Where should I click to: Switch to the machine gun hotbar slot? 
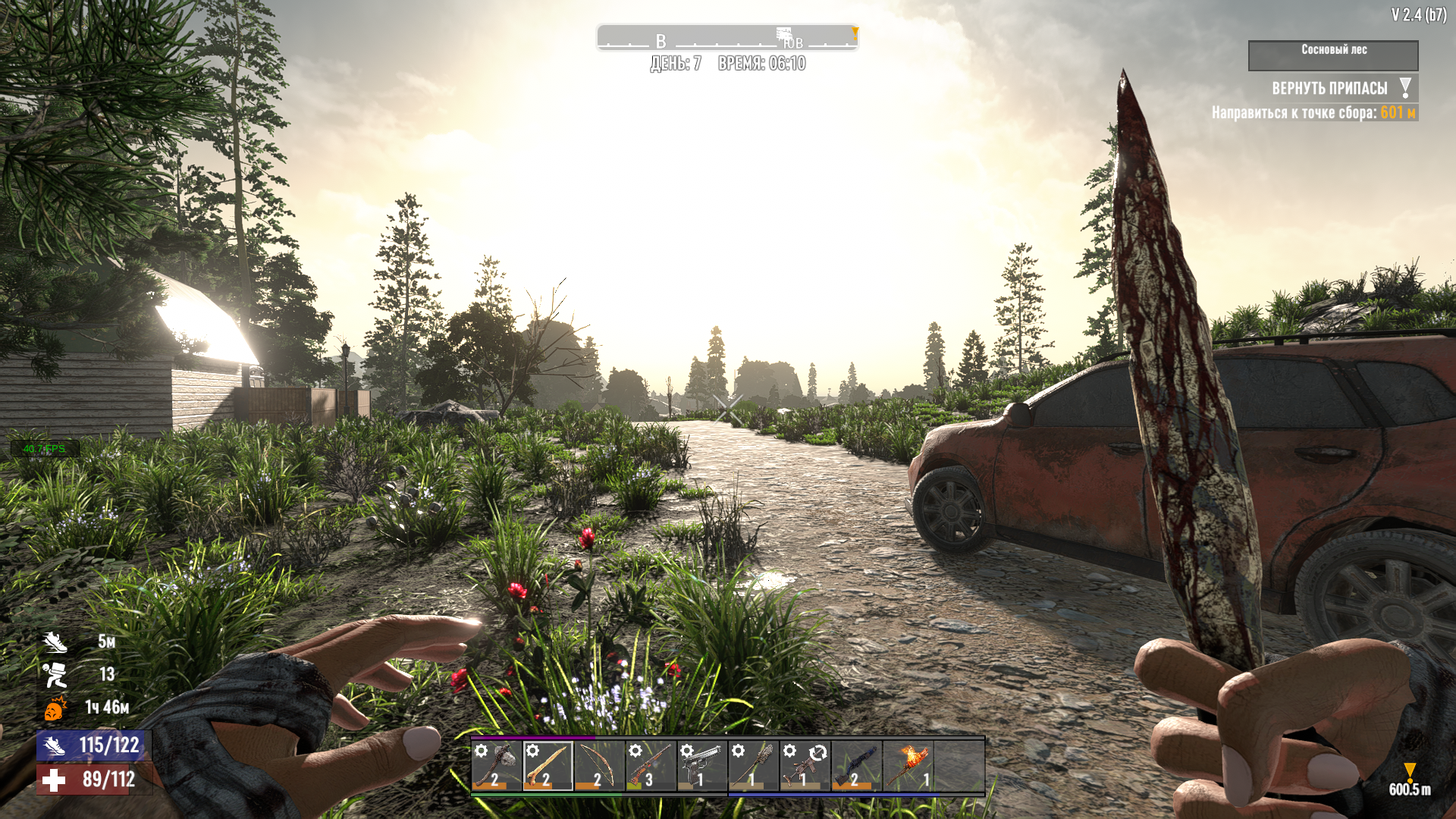point(805,766)
